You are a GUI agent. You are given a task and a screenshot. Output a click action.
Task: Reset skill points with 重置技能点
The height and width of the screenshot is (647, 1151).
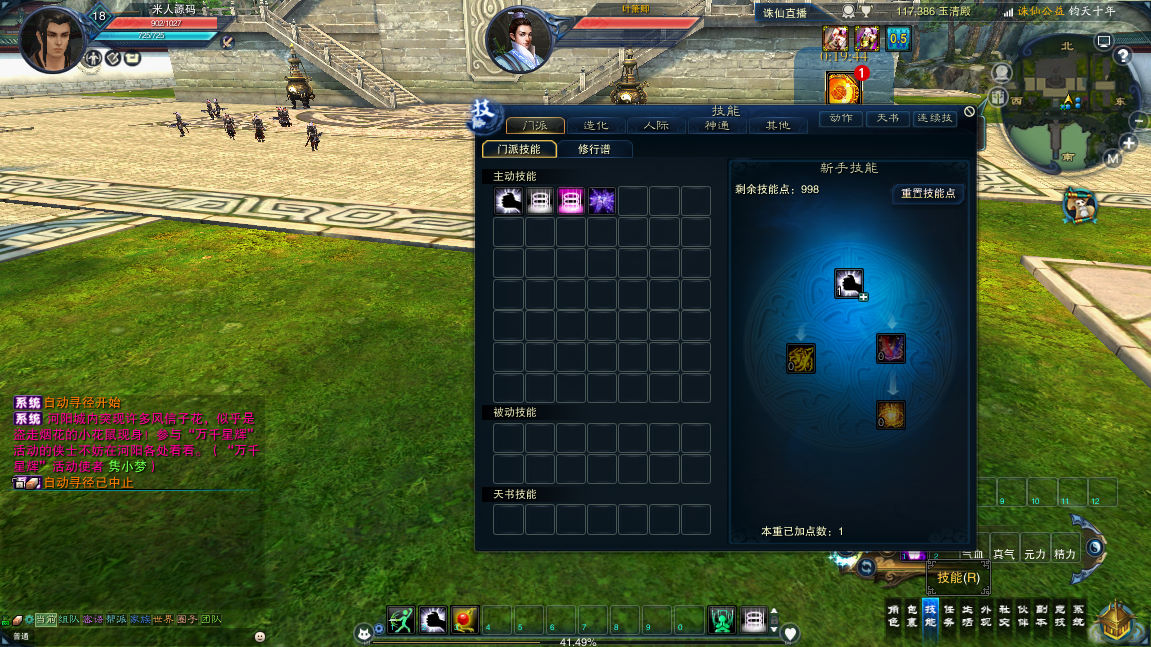928,193
